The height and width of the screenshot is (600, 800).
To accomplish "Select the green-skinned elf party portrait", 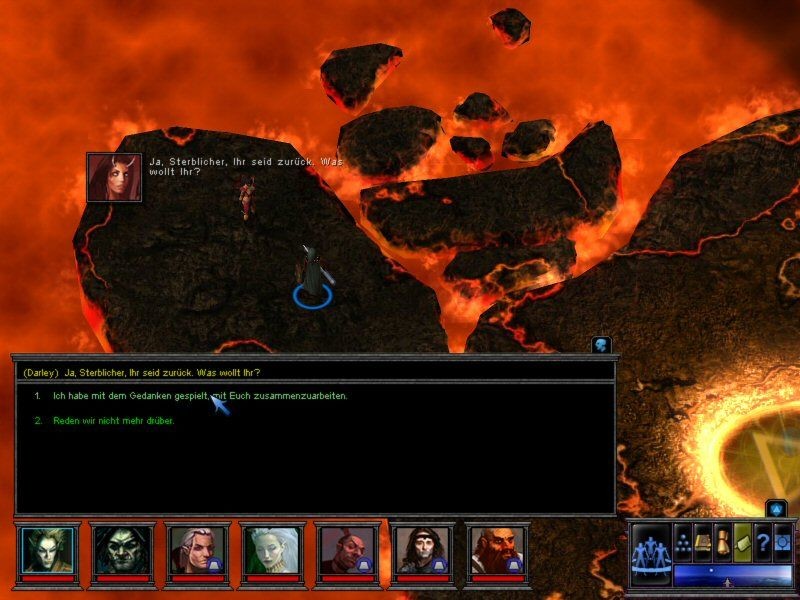I will point(47,549).
